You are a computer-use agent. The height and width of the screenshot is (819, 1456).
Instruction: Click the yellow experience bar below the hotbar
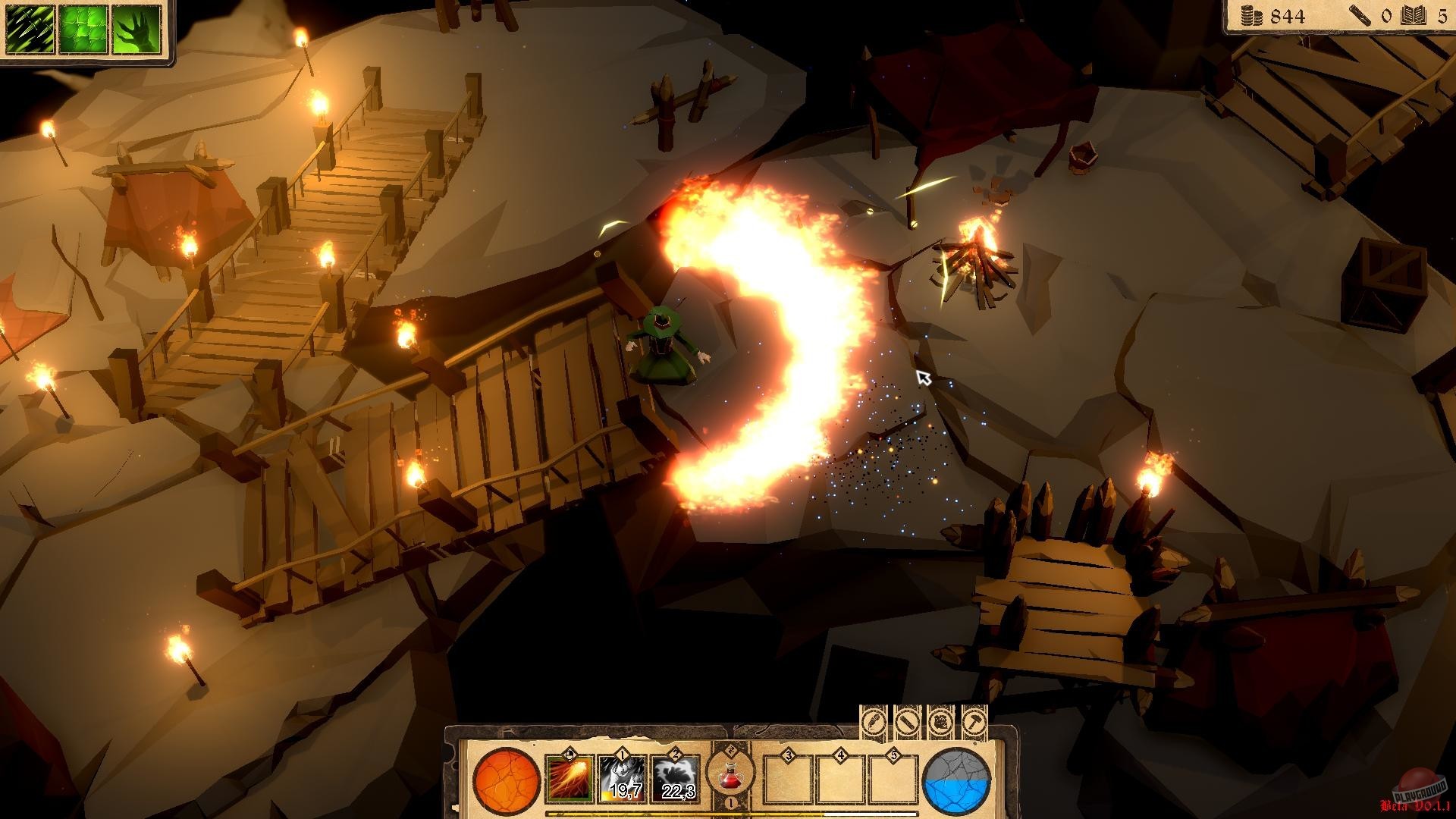[682, 813]
